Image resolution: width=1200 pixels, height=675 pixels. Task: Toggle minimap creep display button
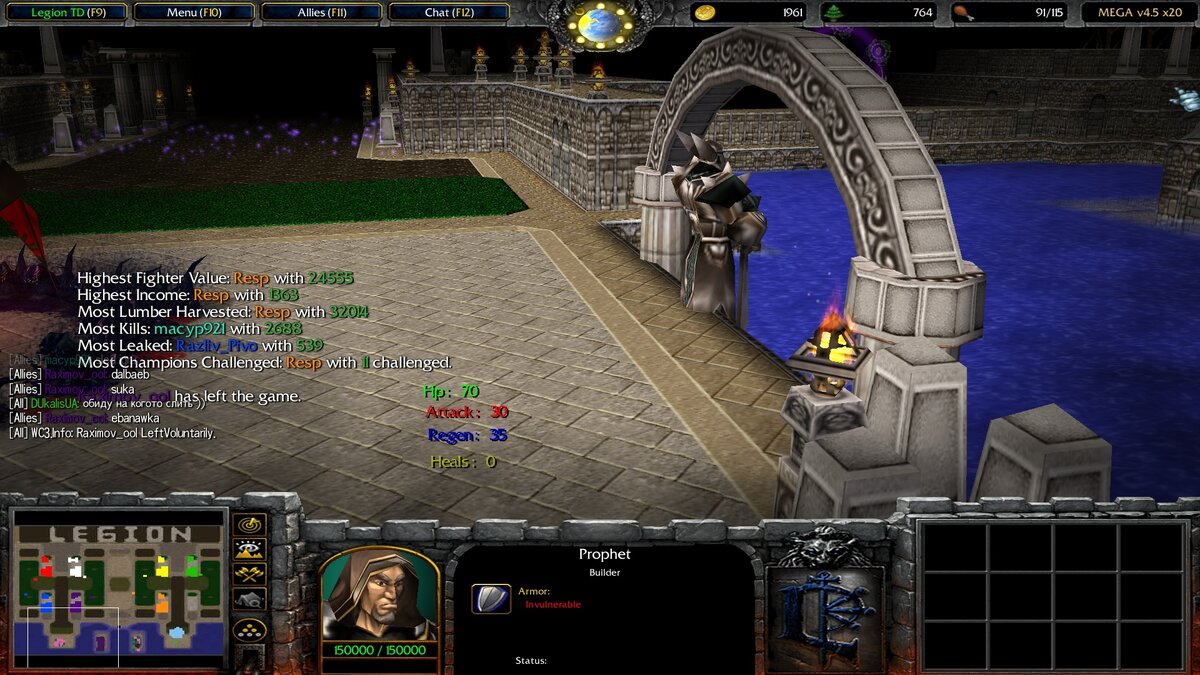[249, 599]
